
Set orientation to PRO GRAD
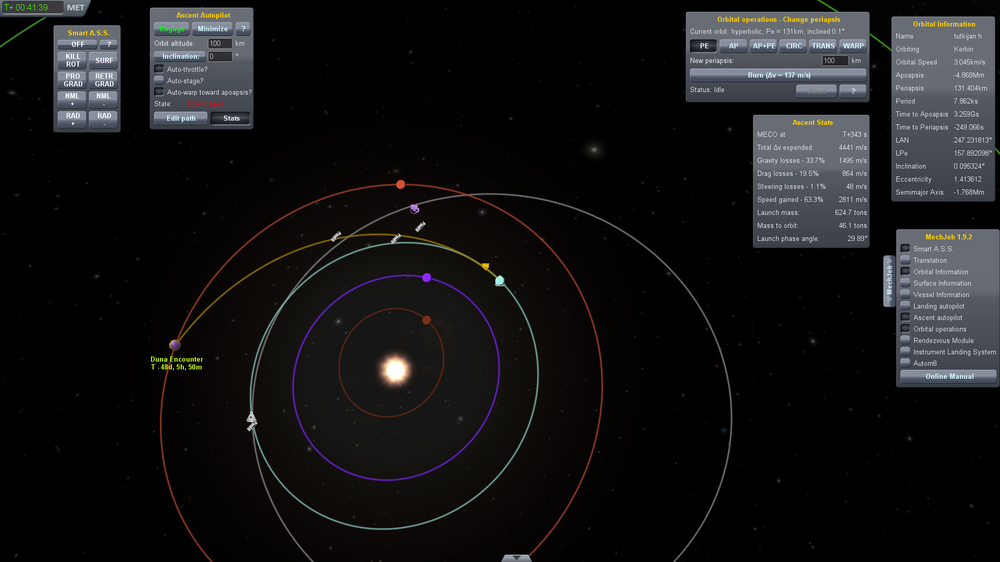tap(73, 79)
